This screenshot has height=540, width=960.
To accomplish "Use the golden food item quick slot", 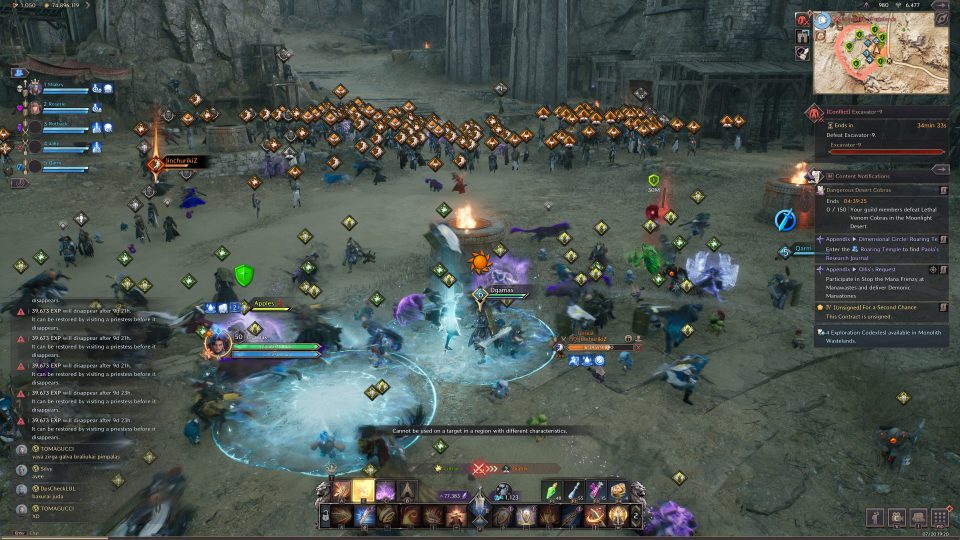I will (617, 490).
